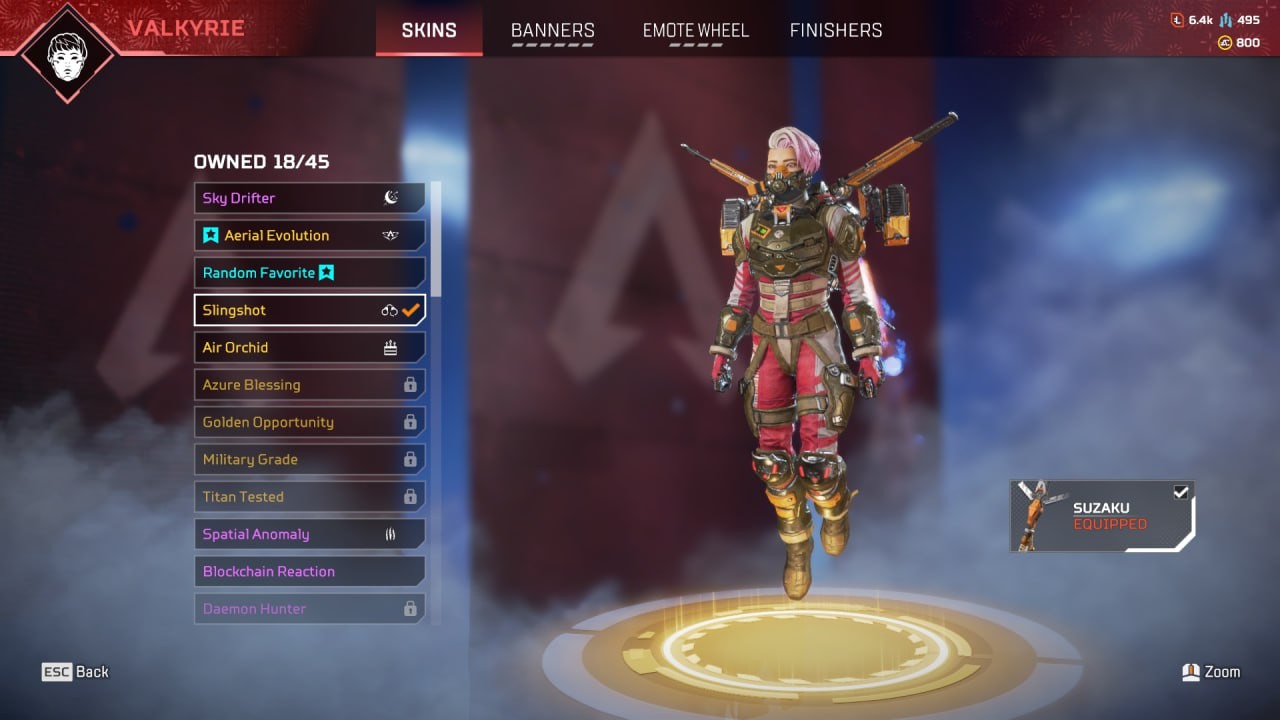Select the locked Military Grade skin
The width and height of the screenshot is (1280, 720).
tap(309, 459)
